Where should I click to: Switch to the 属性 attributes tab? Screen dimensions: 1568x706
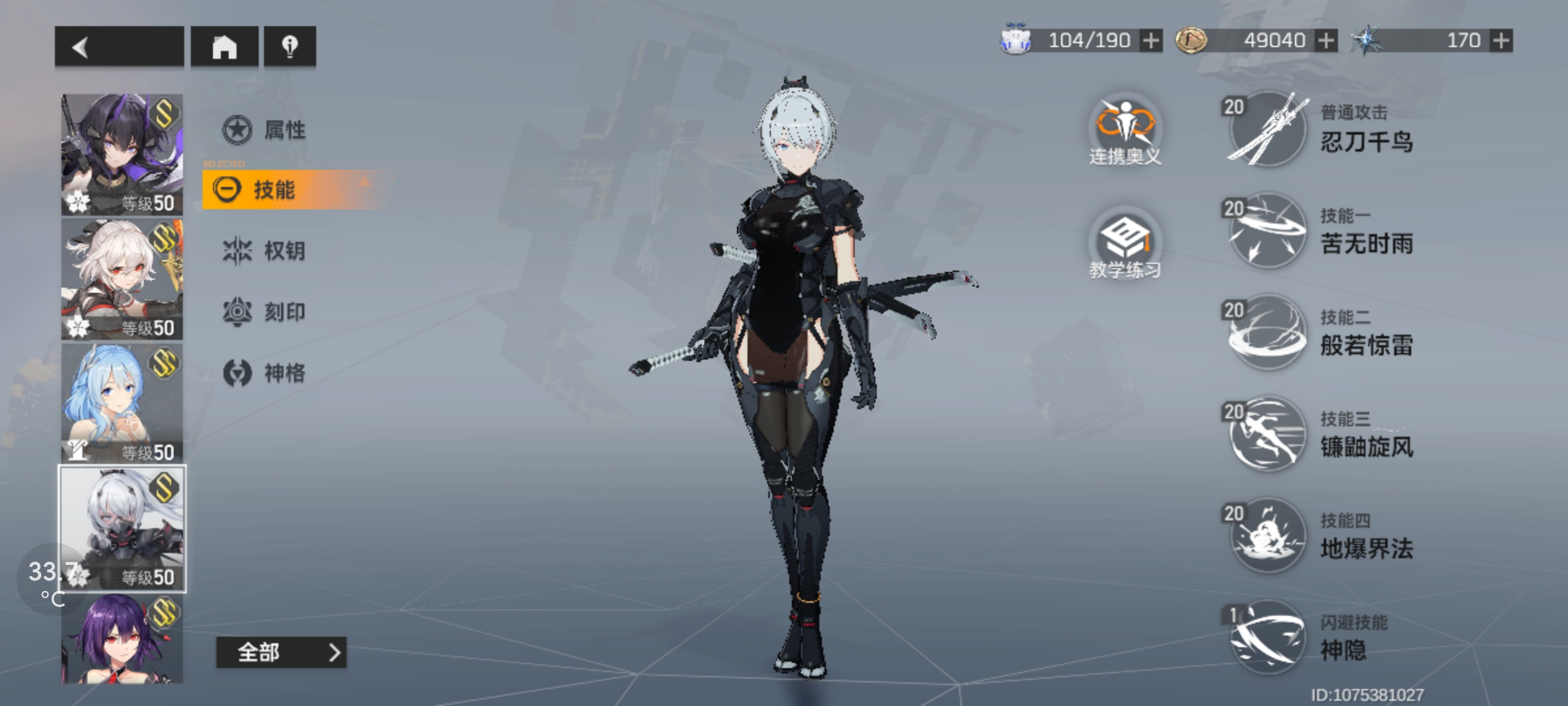[265, 129]
